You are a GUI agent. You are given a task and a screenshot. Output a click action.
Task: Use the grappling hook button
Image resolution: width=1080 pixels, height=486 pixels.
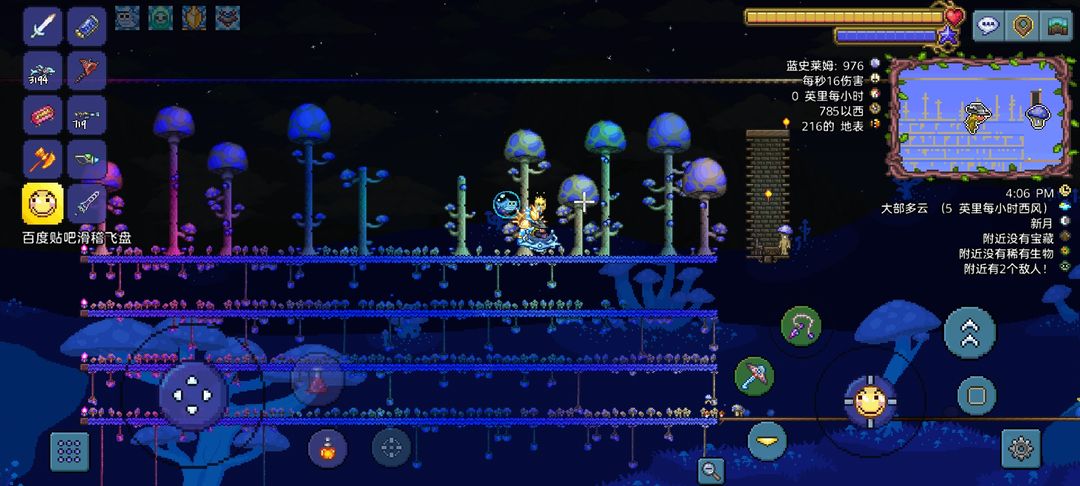pos(800,325)
